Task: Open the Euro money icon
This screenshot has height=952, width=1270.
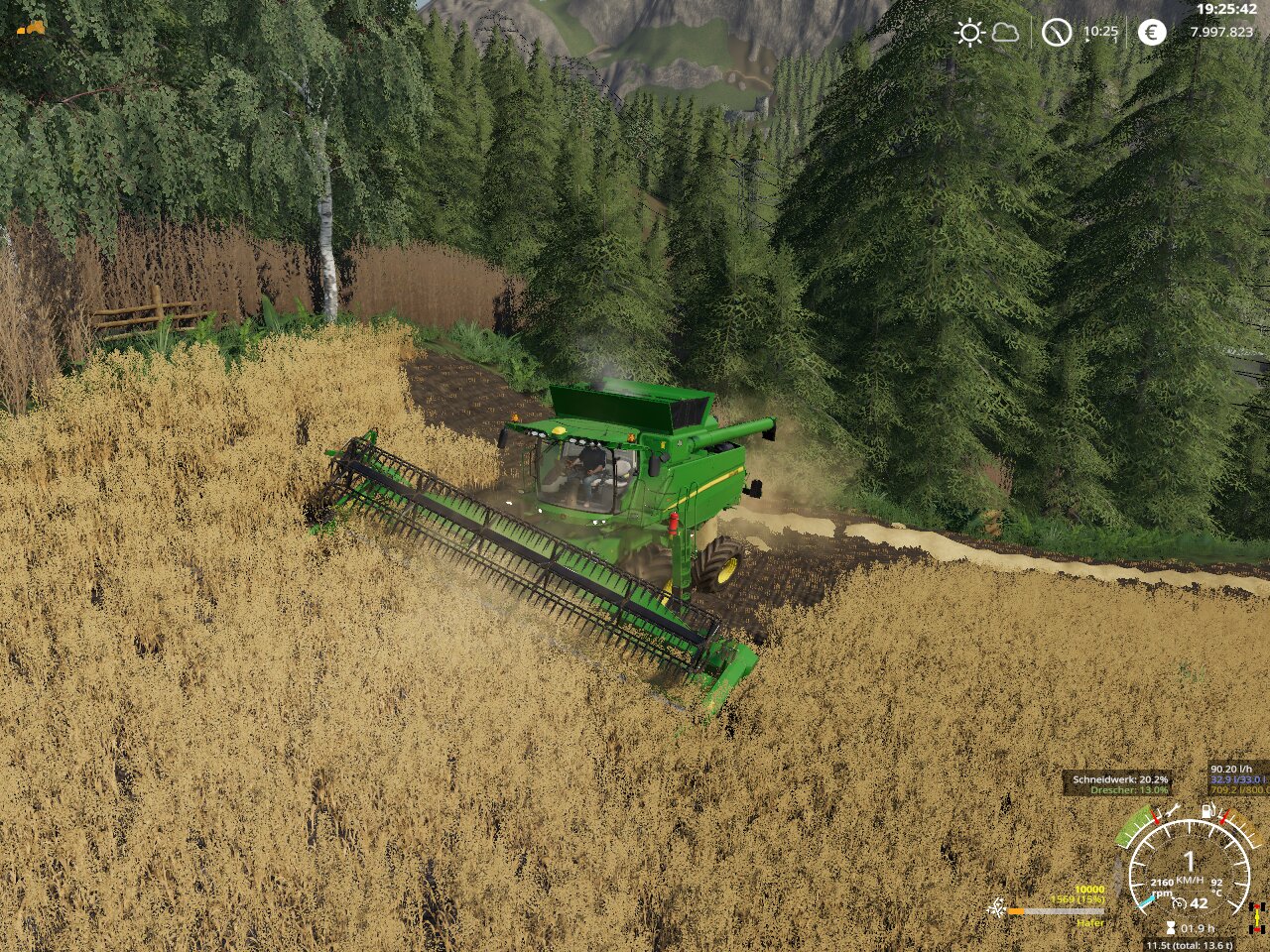Action: click(1151, 33)
